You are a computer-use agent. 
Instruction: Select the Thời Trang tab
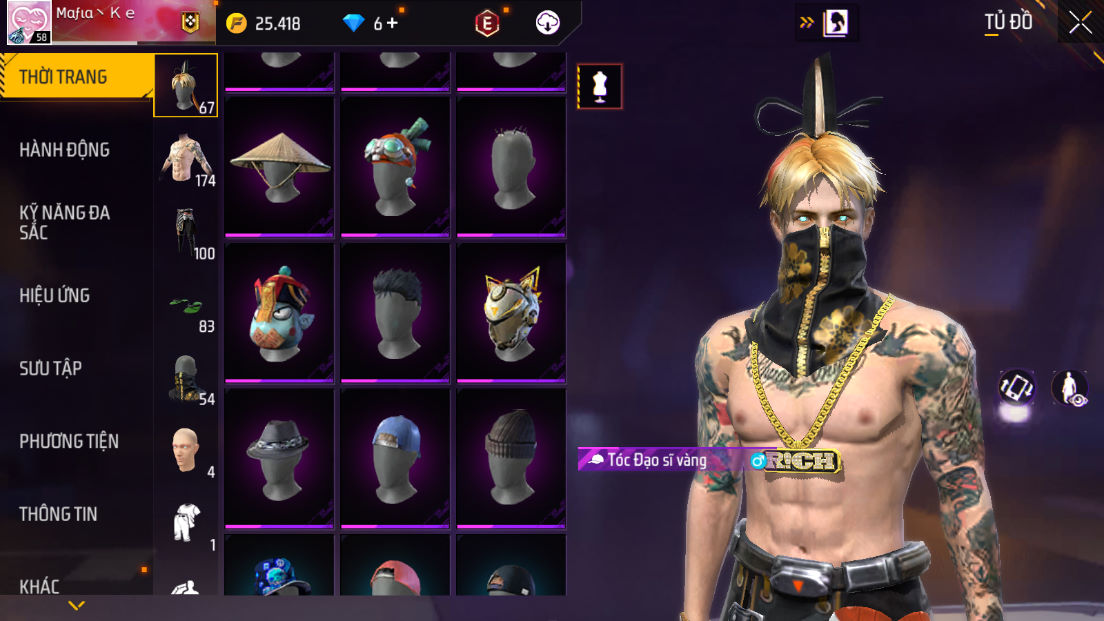point(63,77)
